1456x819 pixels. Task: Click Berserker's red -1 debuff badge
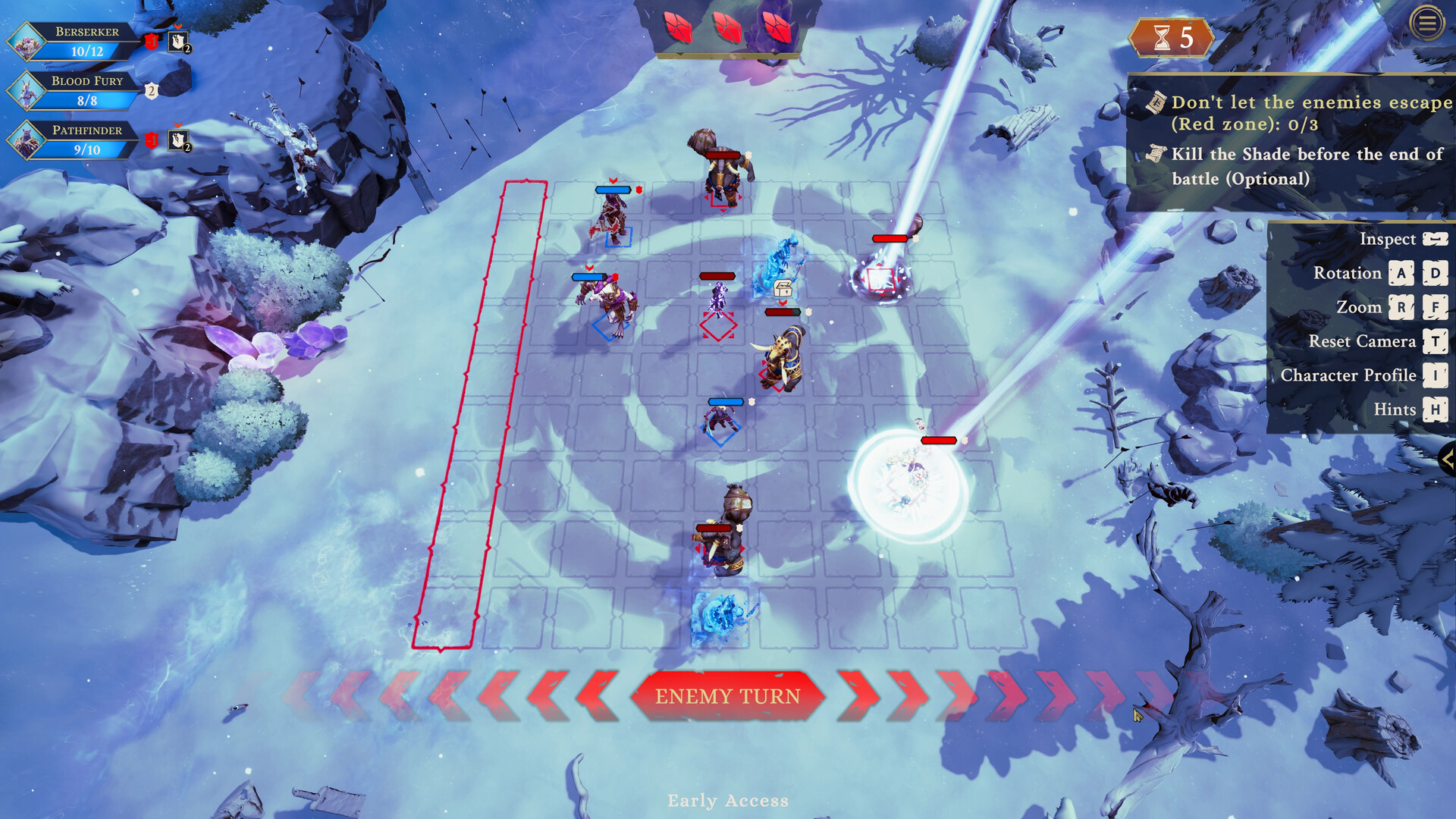[x=152, y=41]
